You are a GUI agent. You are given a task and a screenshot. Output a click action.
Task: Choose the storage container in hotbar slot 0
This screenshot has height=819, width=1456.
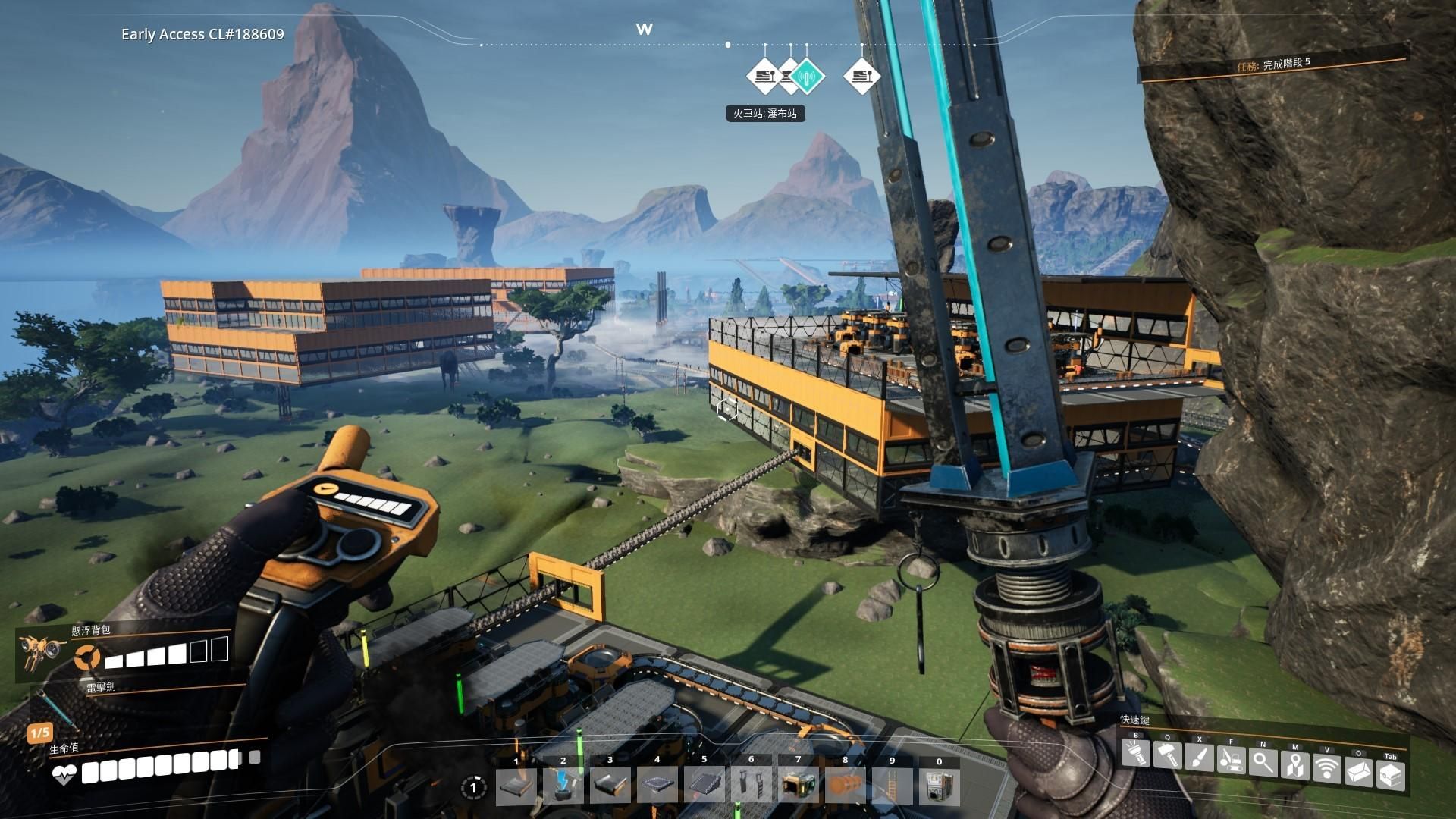point(940,786)
